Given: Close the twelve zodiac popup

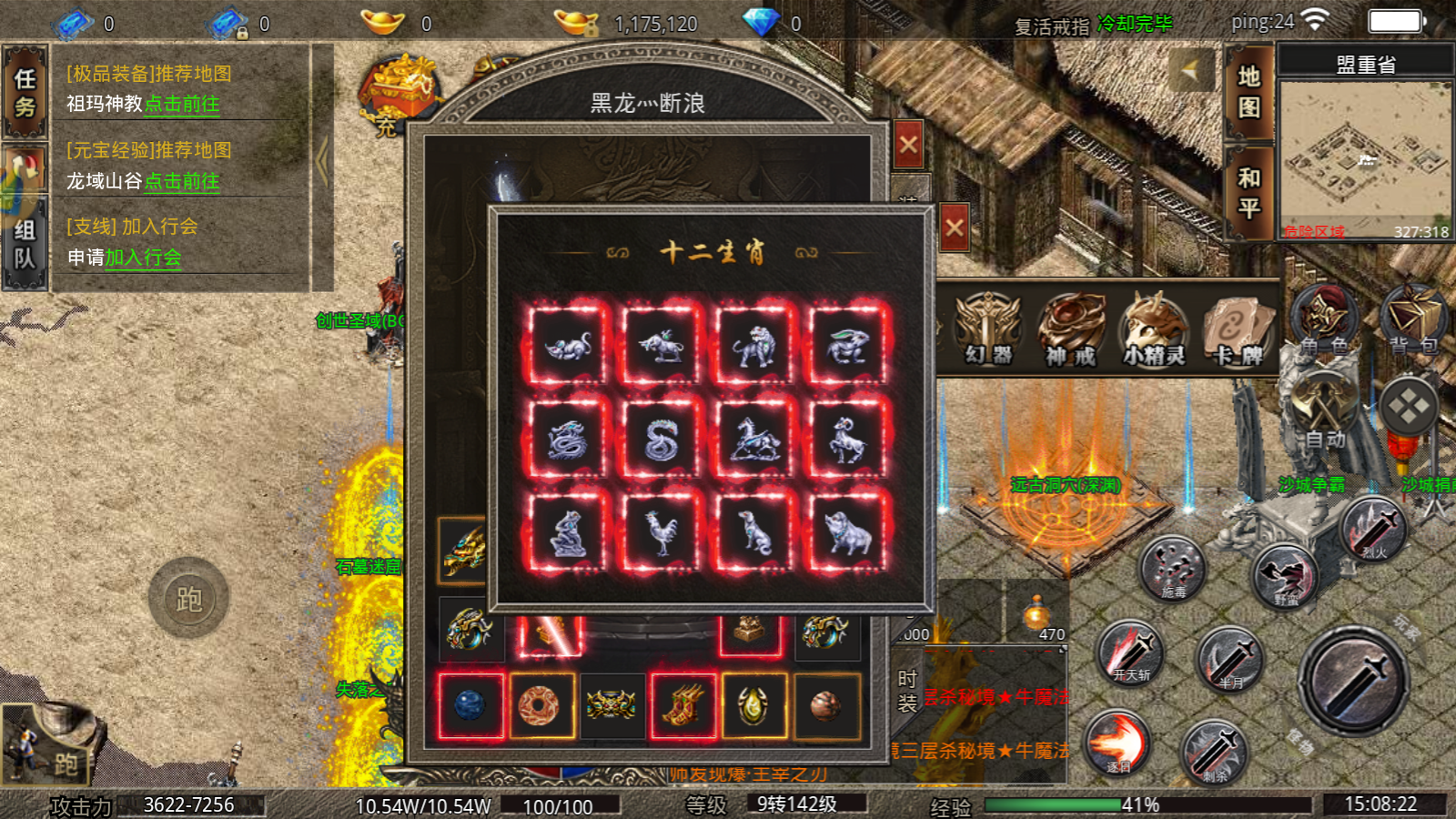Looking at the screenshot, I should coord(954,227).
